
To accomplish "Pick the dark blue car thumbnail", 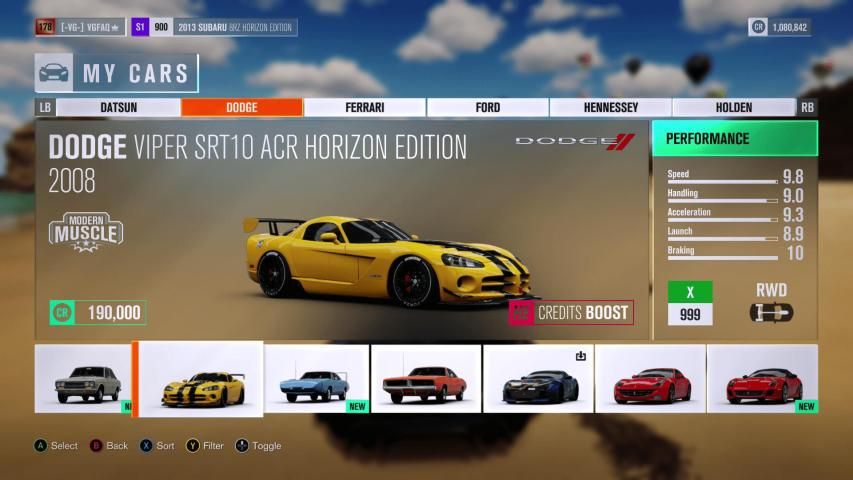I will click(x=538, y=380).
